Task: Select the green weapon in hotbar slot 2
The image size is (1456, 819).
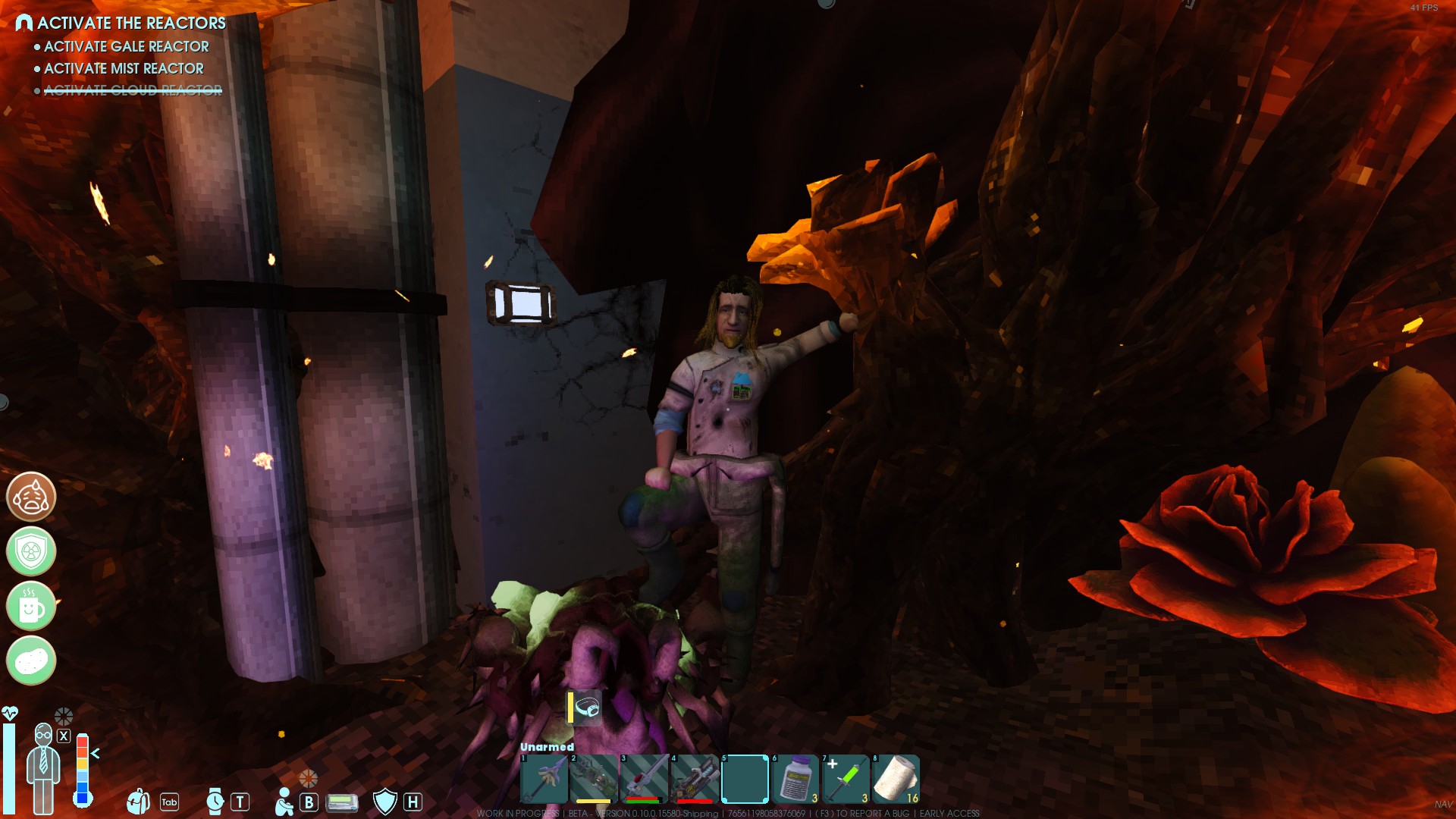Action: (595, 778)
